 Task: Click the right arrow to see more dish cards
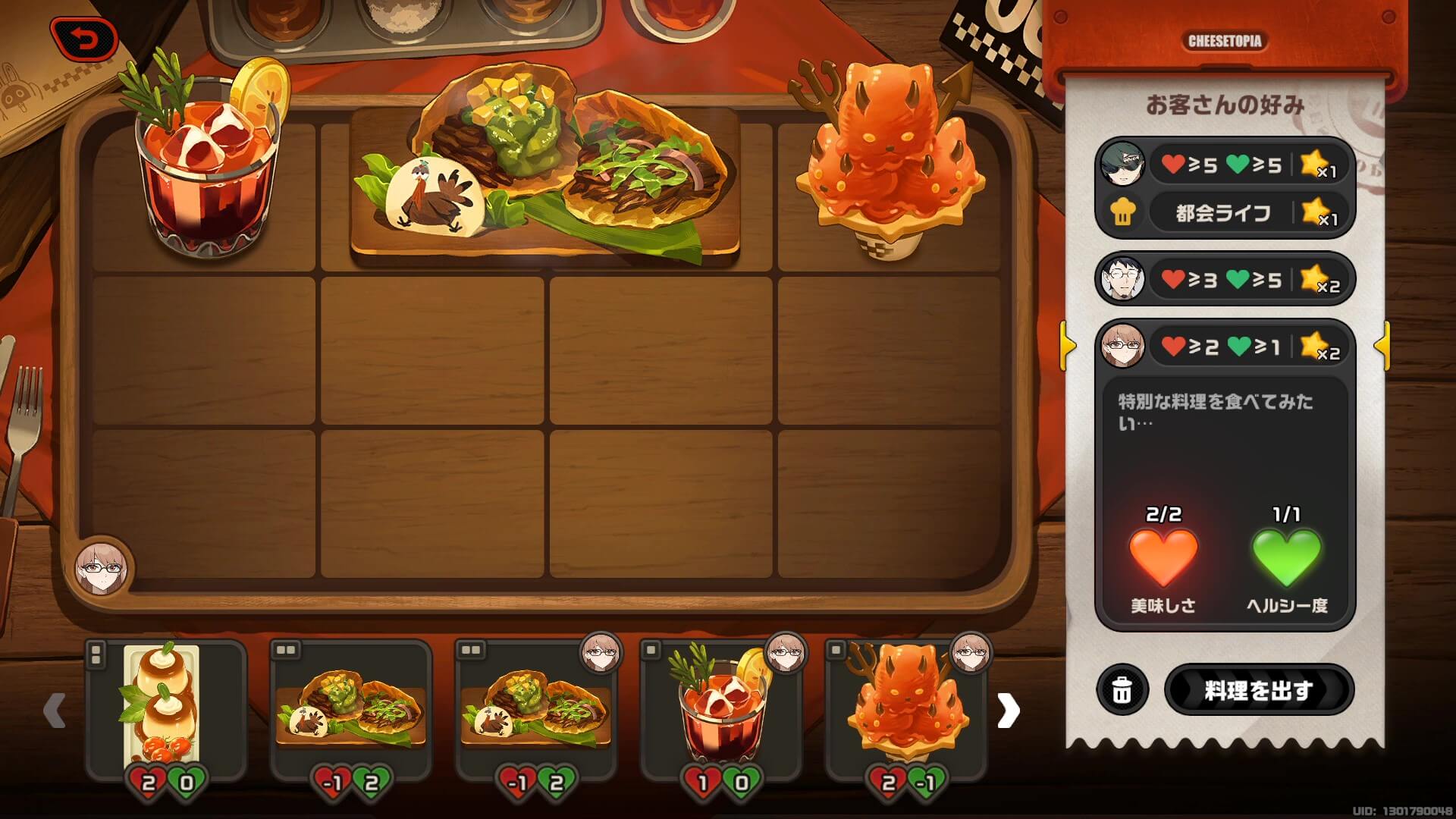(x=1009, y=709)
